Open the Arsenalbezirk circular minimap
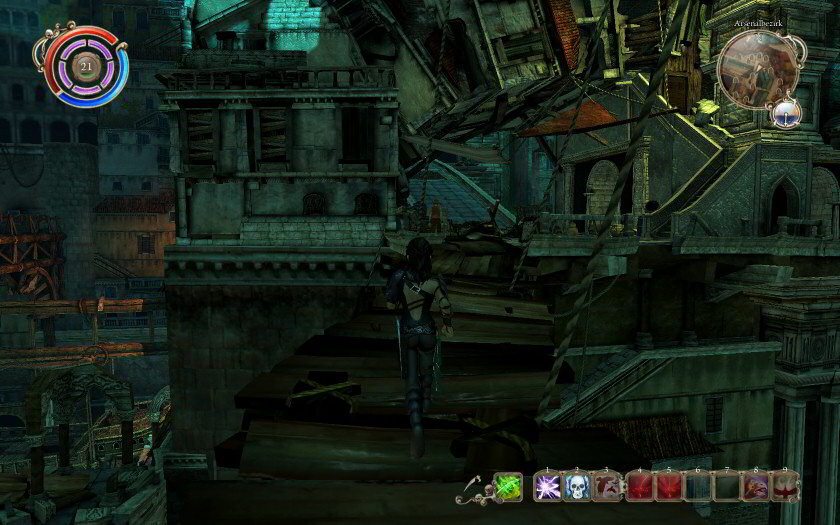The width and height of the screenshot is (840, 525). (755, 67)
